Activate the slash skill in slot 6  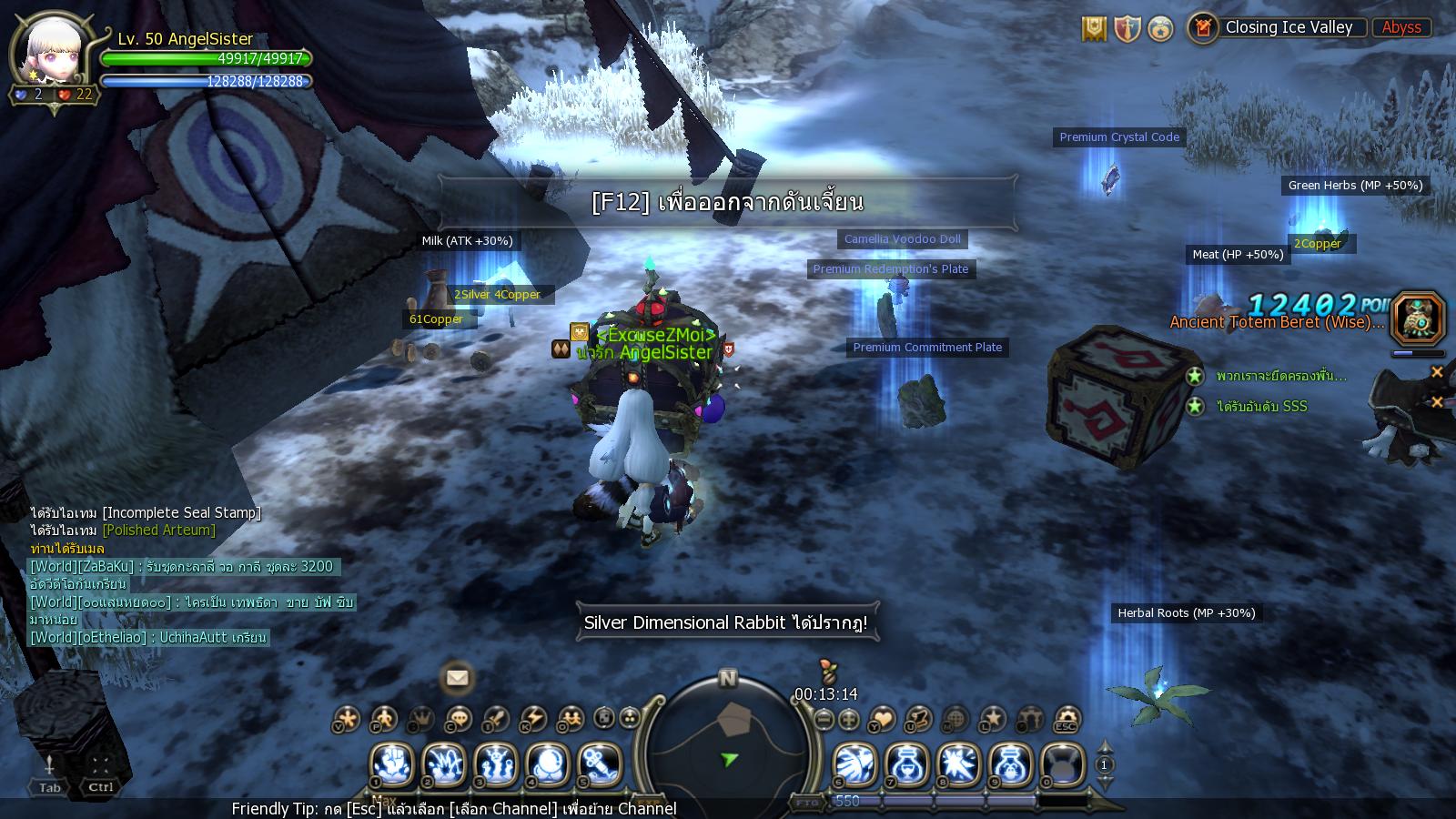[854, 763]
